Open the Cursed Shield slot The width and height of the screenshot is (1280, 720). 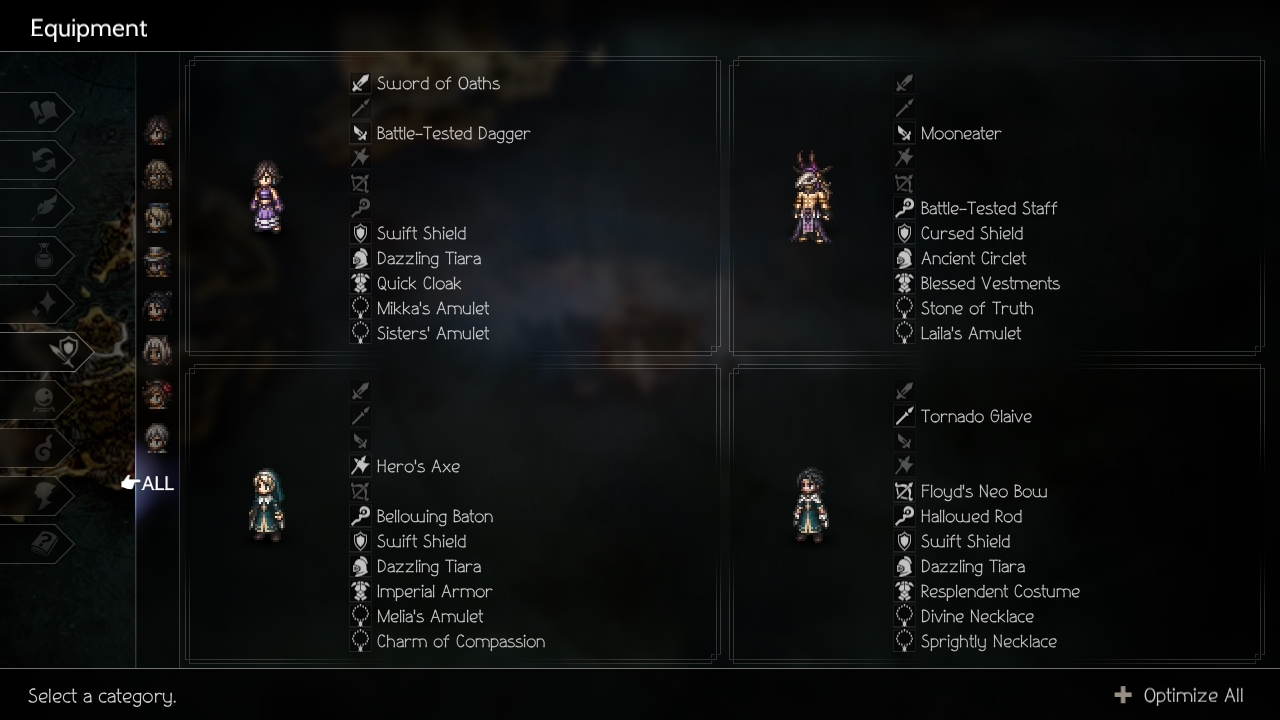tap(971, 234)
